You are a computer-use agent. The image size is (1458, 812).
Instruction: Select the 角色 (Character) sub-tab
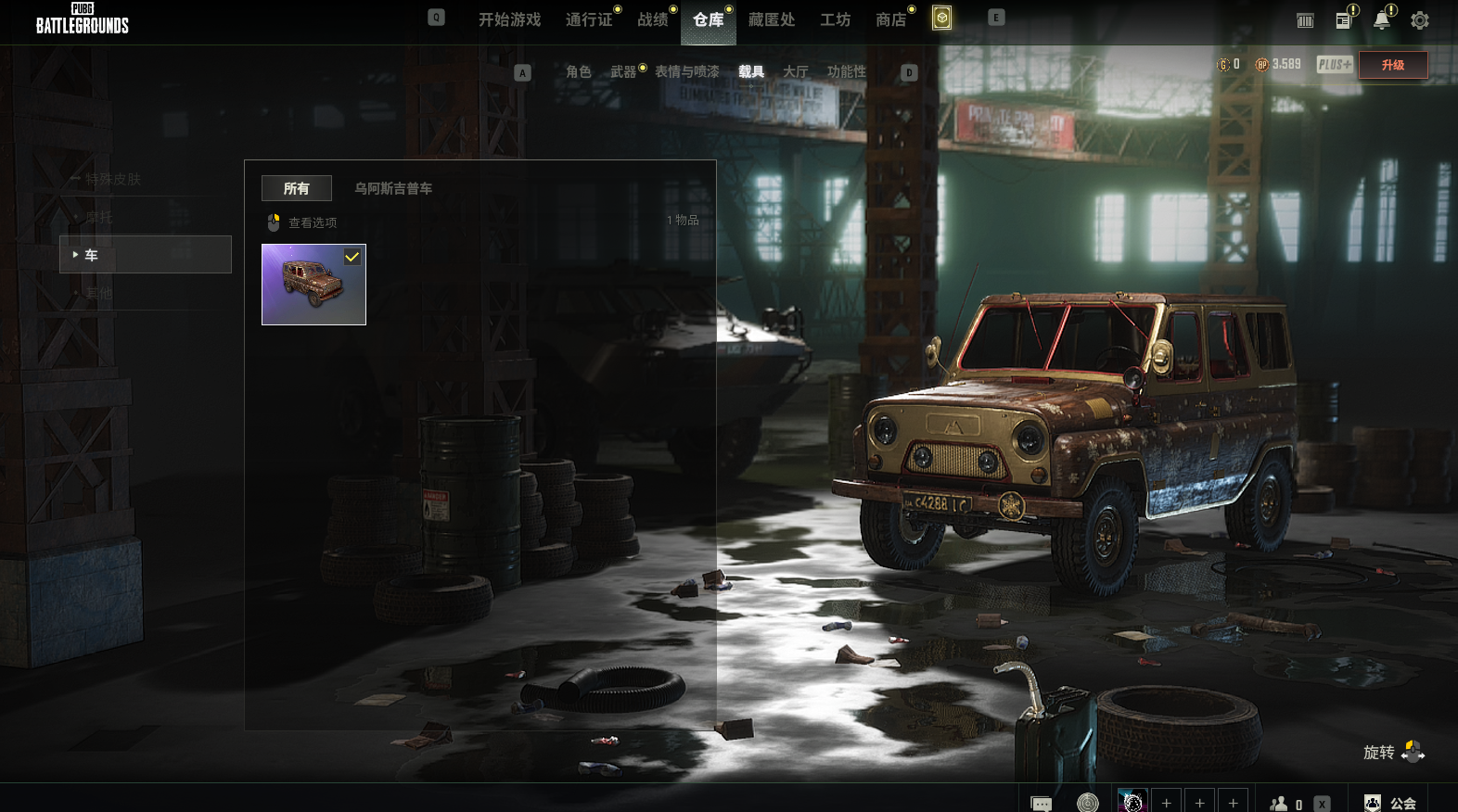[578, 71]
